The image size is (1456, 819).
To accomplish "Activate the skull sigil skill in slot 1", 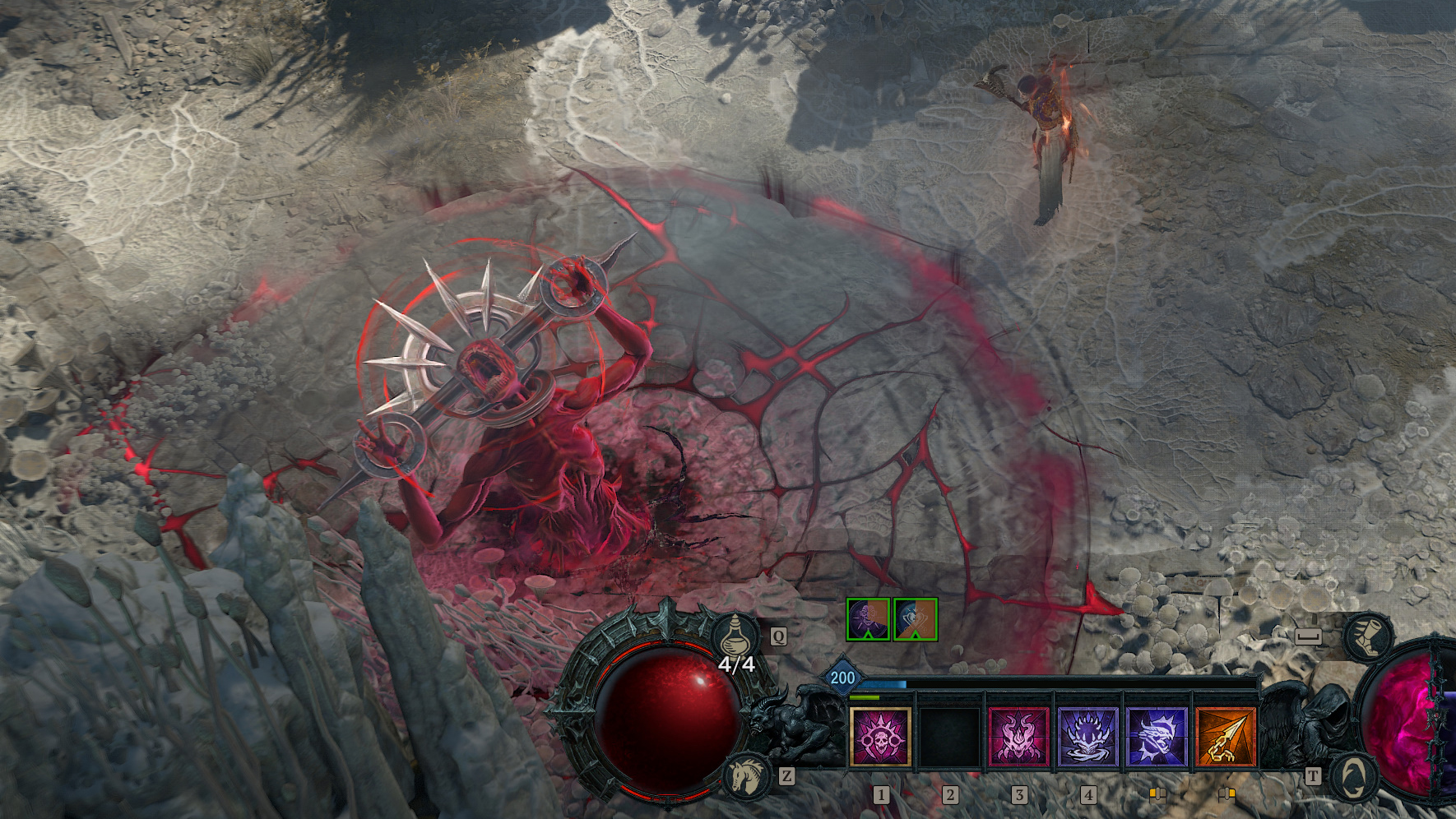I will [880, 737].
